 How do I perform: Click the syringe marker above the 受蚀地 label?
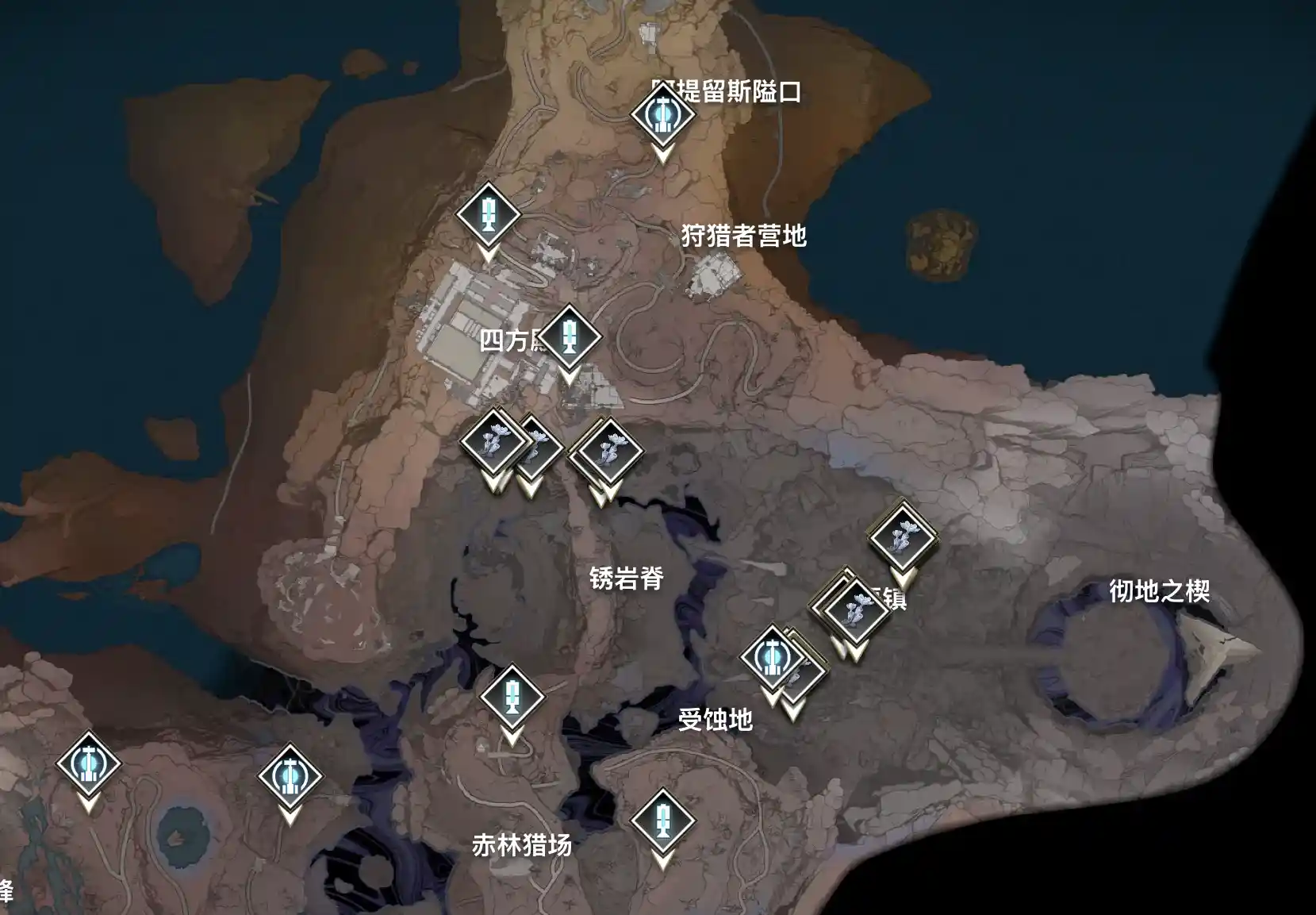(x=512, y=698)
